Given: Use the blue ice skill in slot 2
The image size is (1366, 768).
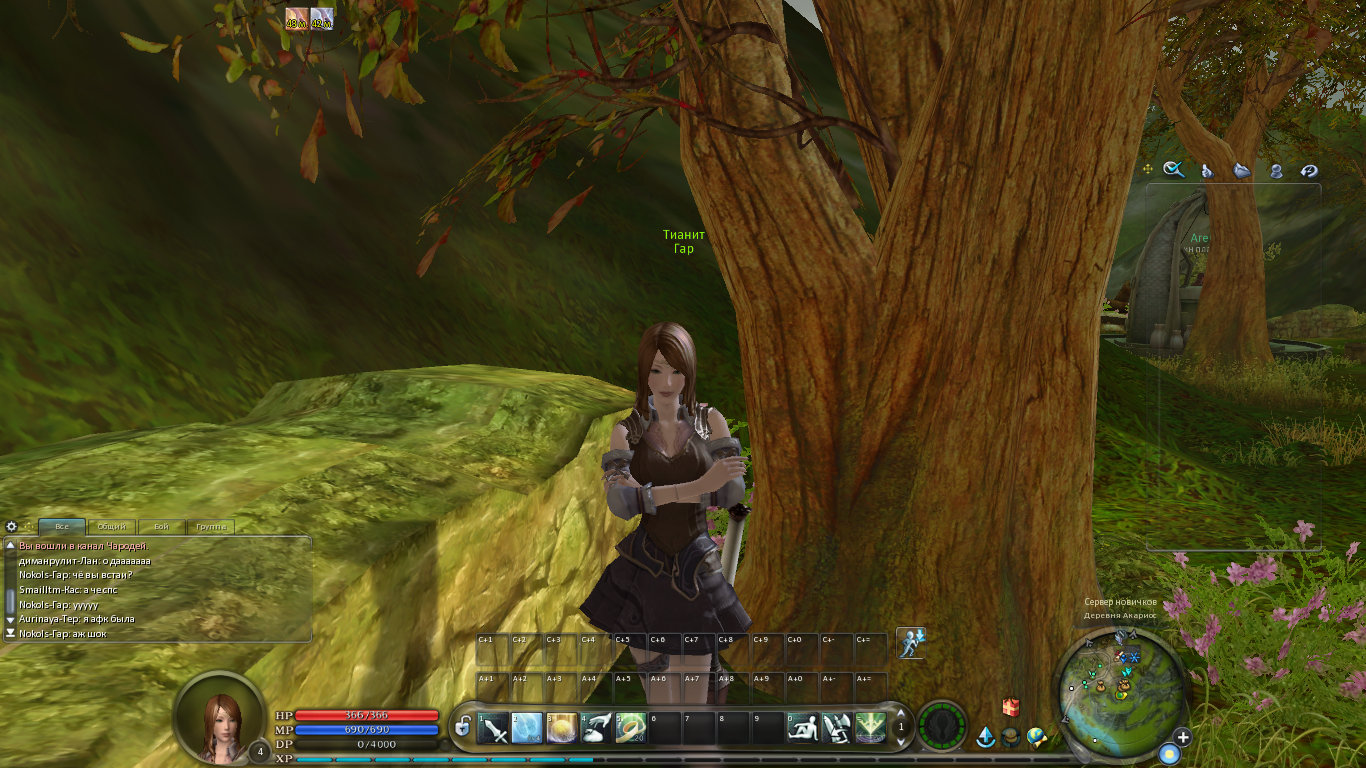Looking at the screenshot, I should (528, 728).
